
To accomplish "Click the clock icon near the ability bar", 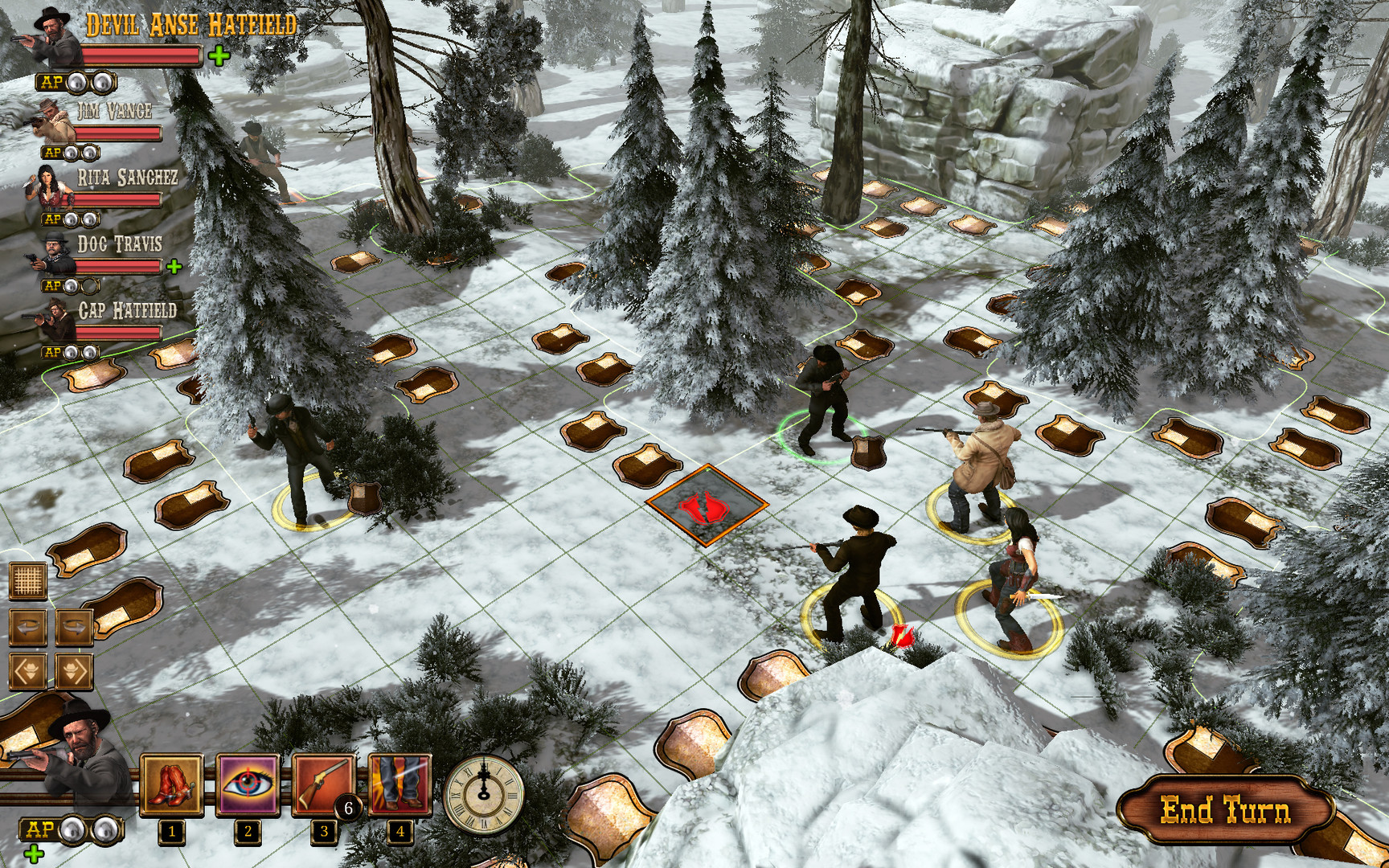I will (483, 795).
